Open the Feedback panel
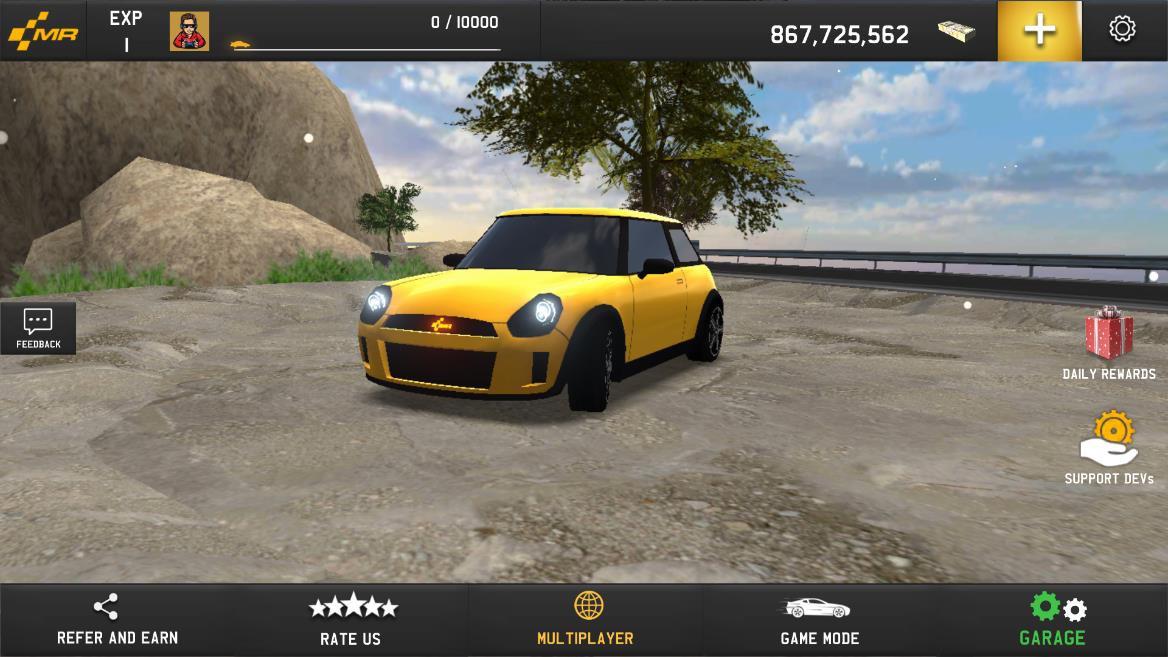 pyautogui.click(x=38, y=327)
